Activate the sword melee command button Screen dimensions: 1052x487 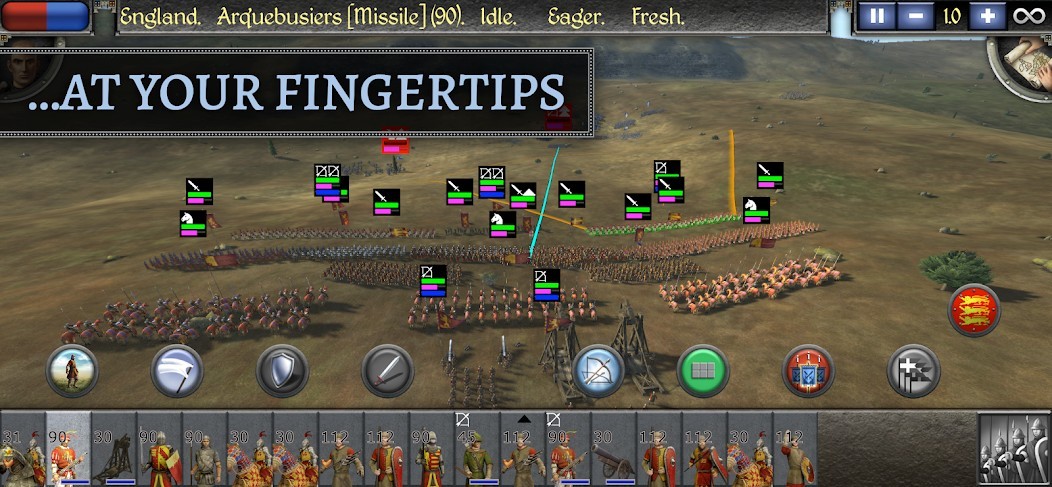(x=387, y=372)
